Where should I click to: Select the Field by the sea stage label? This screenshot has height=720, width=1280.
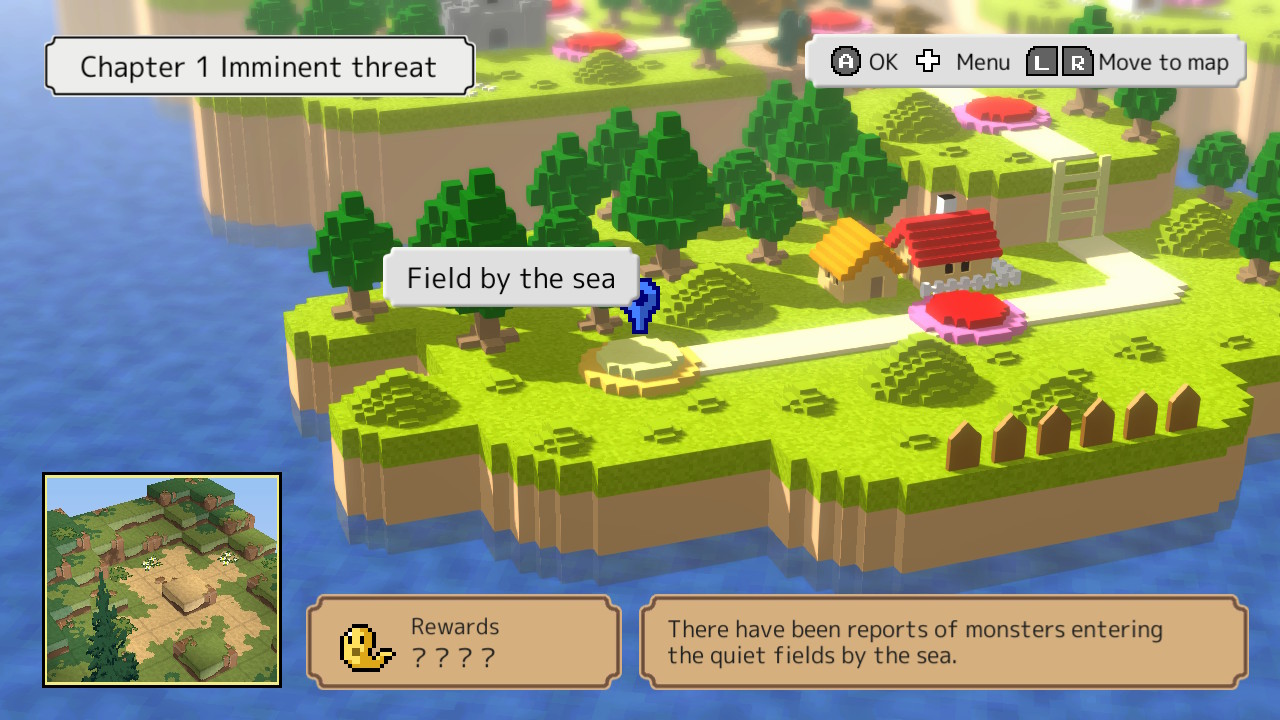[510, 278]
